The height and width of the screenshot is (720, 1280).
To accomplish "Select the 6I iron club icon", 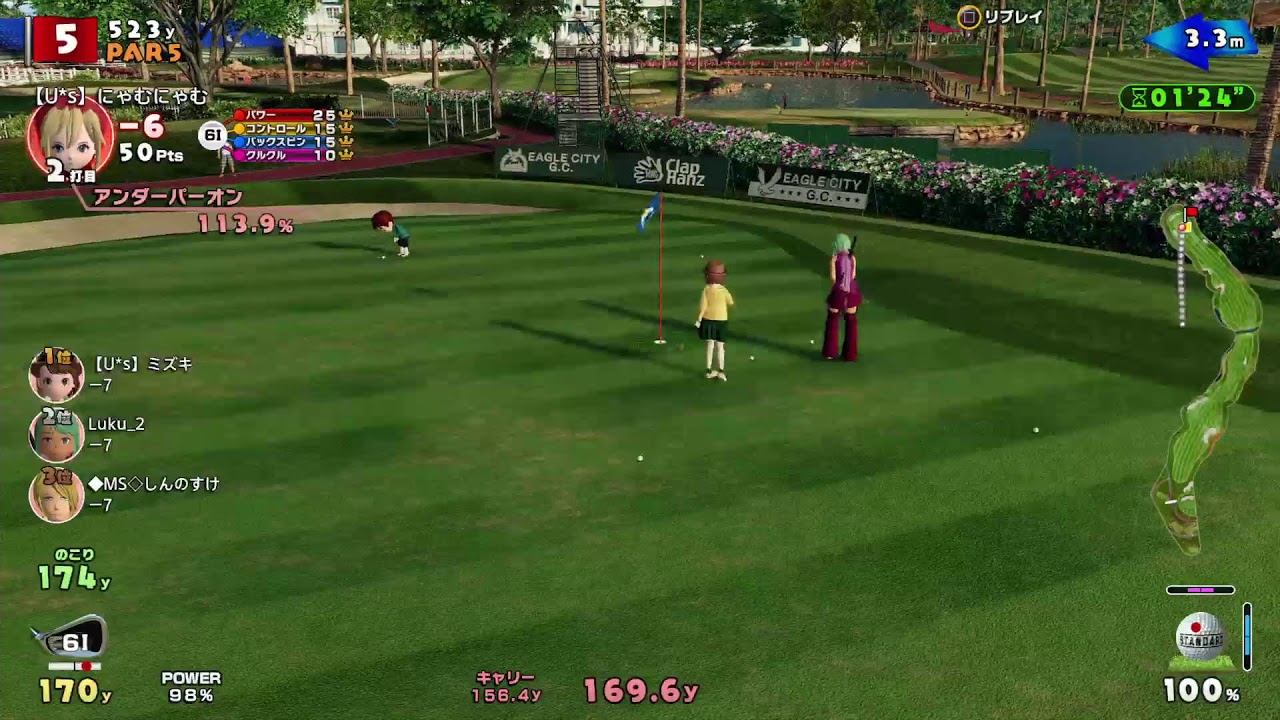I will pyautogui.click(x=70, y=641).
